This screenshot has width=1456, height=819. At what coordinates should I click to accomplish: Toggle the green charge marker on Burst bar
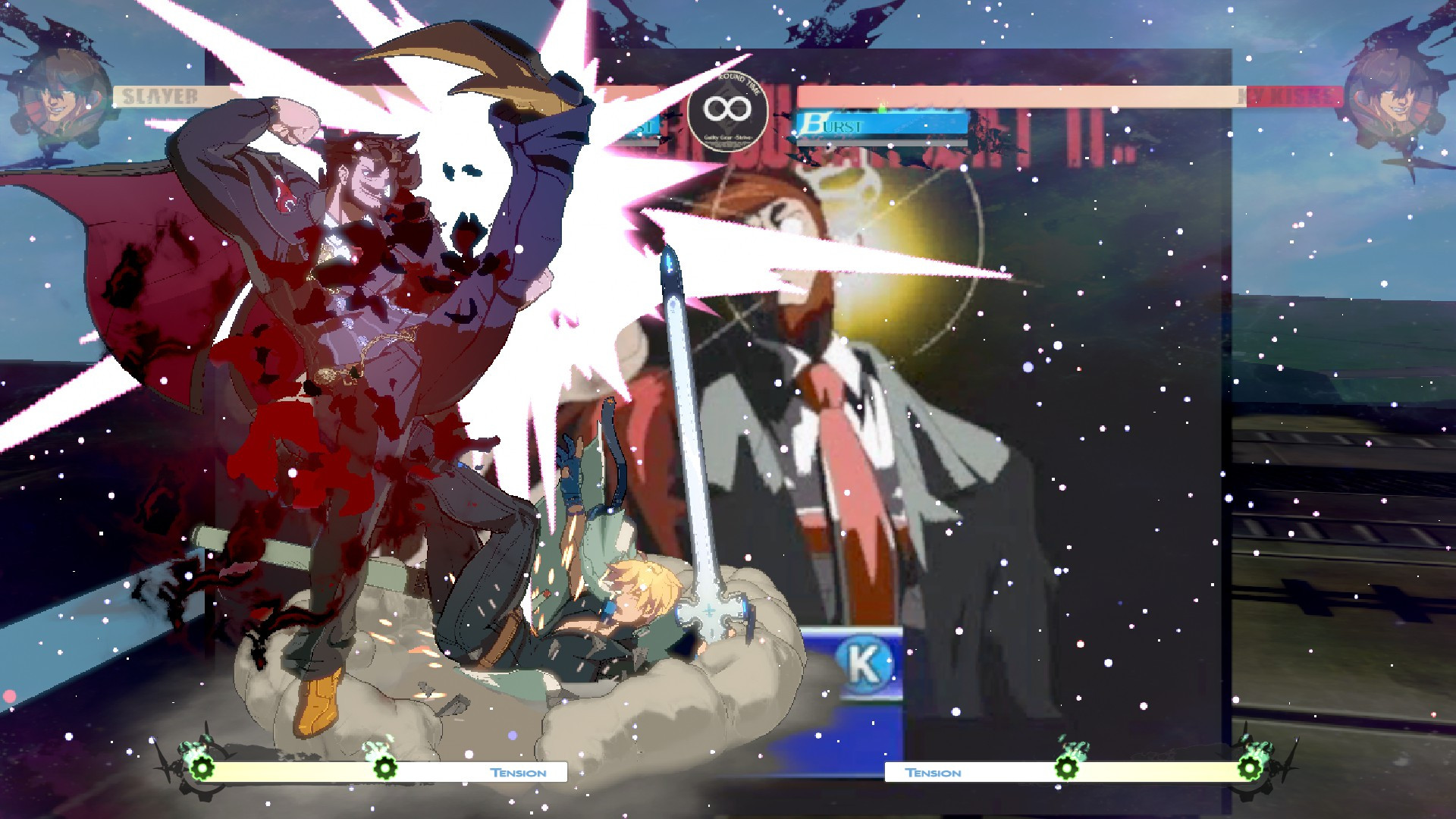(880, 109)
